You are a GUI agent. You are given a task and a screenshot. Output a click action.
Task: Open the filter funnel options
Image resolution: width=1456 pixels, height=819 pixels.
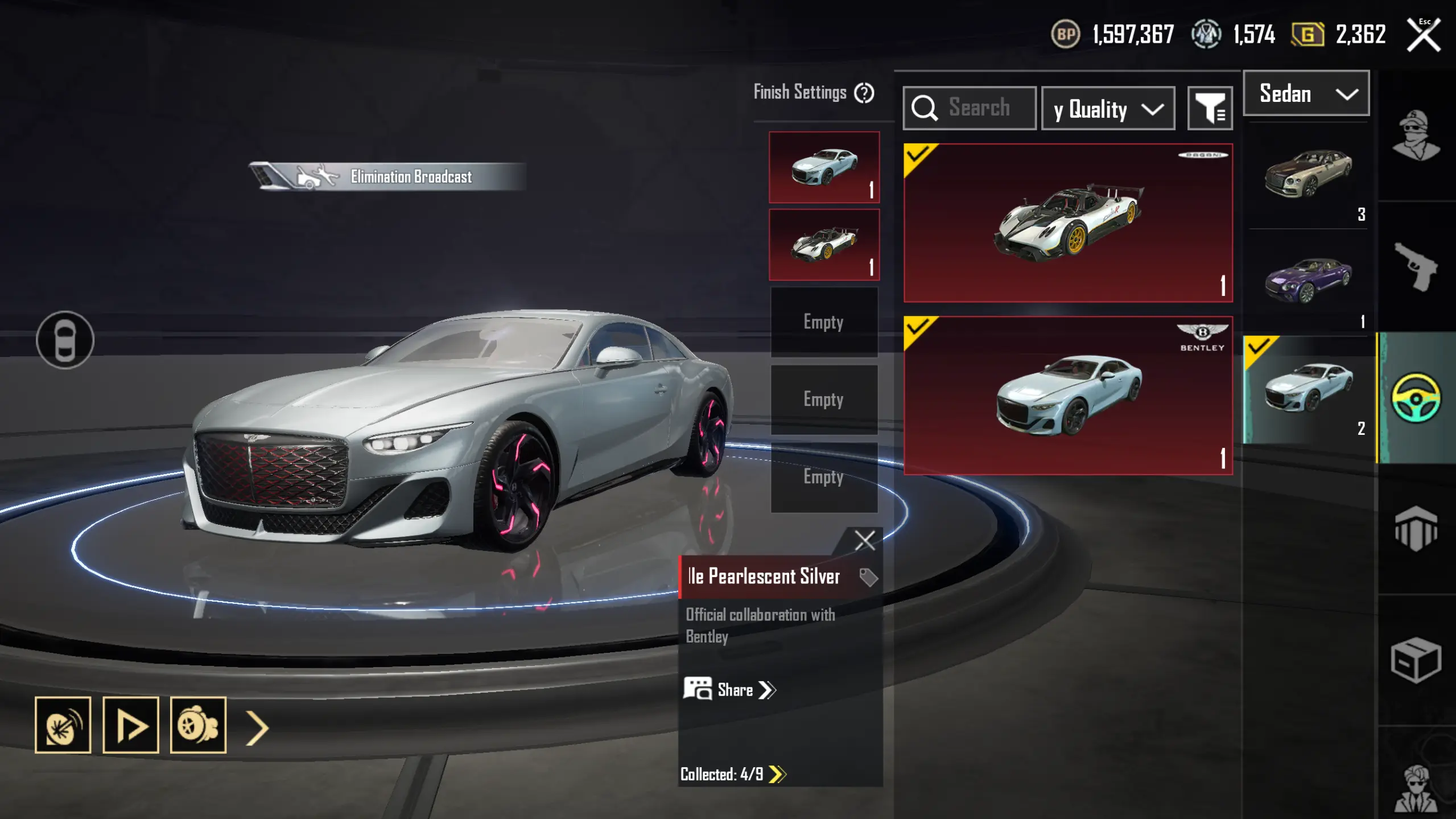pos(1210,108)
